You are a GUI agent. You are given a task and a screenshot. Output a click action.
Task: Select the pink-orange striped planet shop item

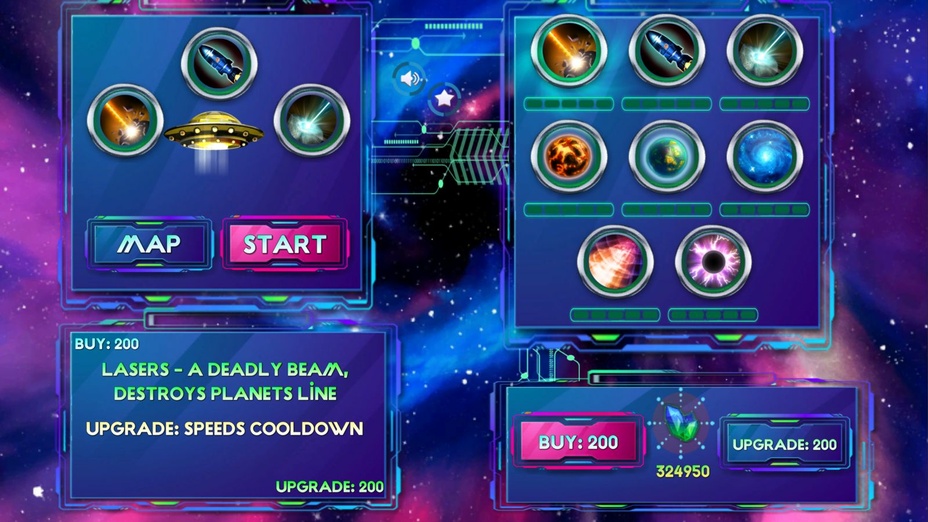pyautogui.click(x=616, y=261)
